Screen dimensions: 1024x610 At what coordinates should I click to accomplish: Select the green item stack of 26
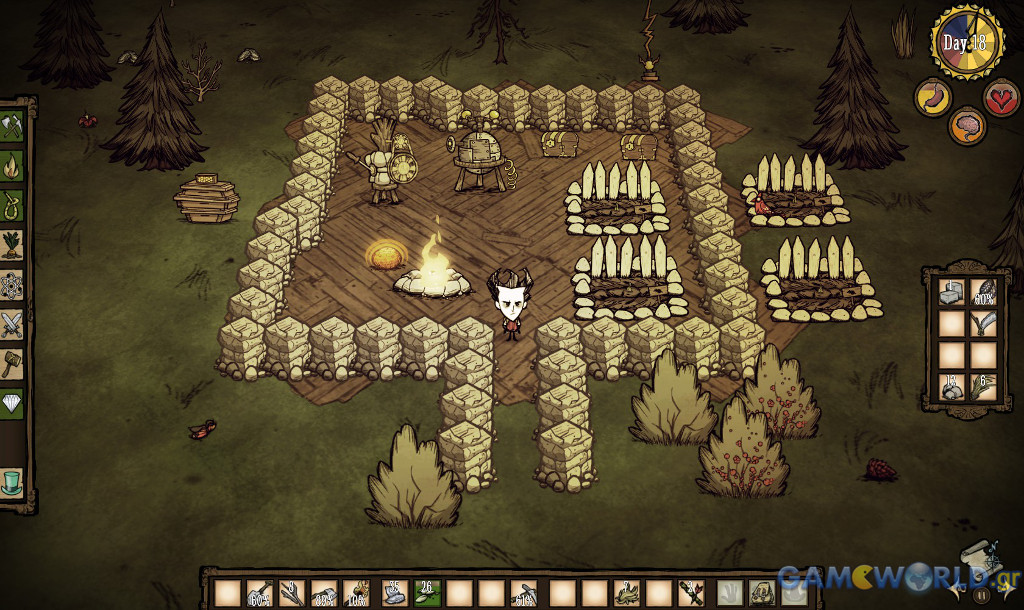(425, 594)
